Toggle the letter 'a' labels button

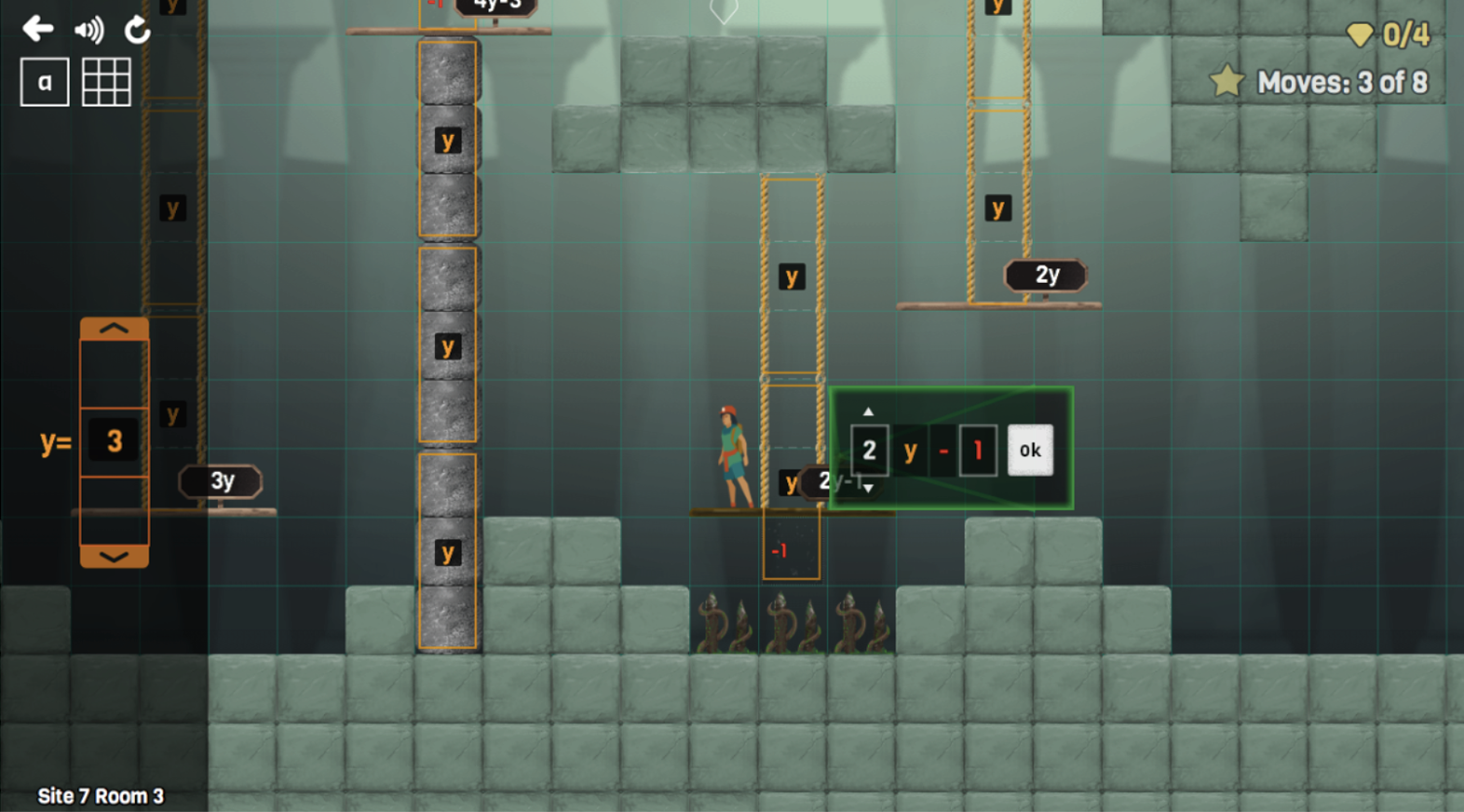pos(45,82)
